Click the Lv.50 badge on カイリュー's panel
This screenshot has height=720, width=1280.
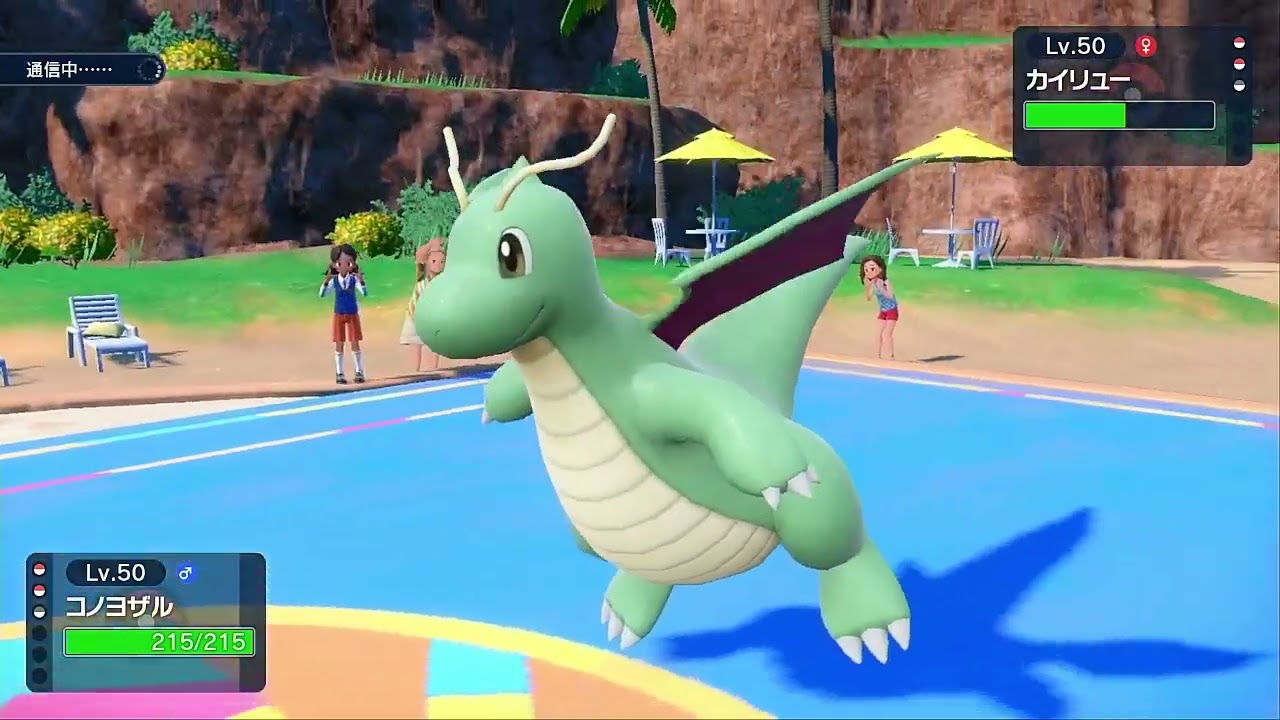click(1074, 46)
